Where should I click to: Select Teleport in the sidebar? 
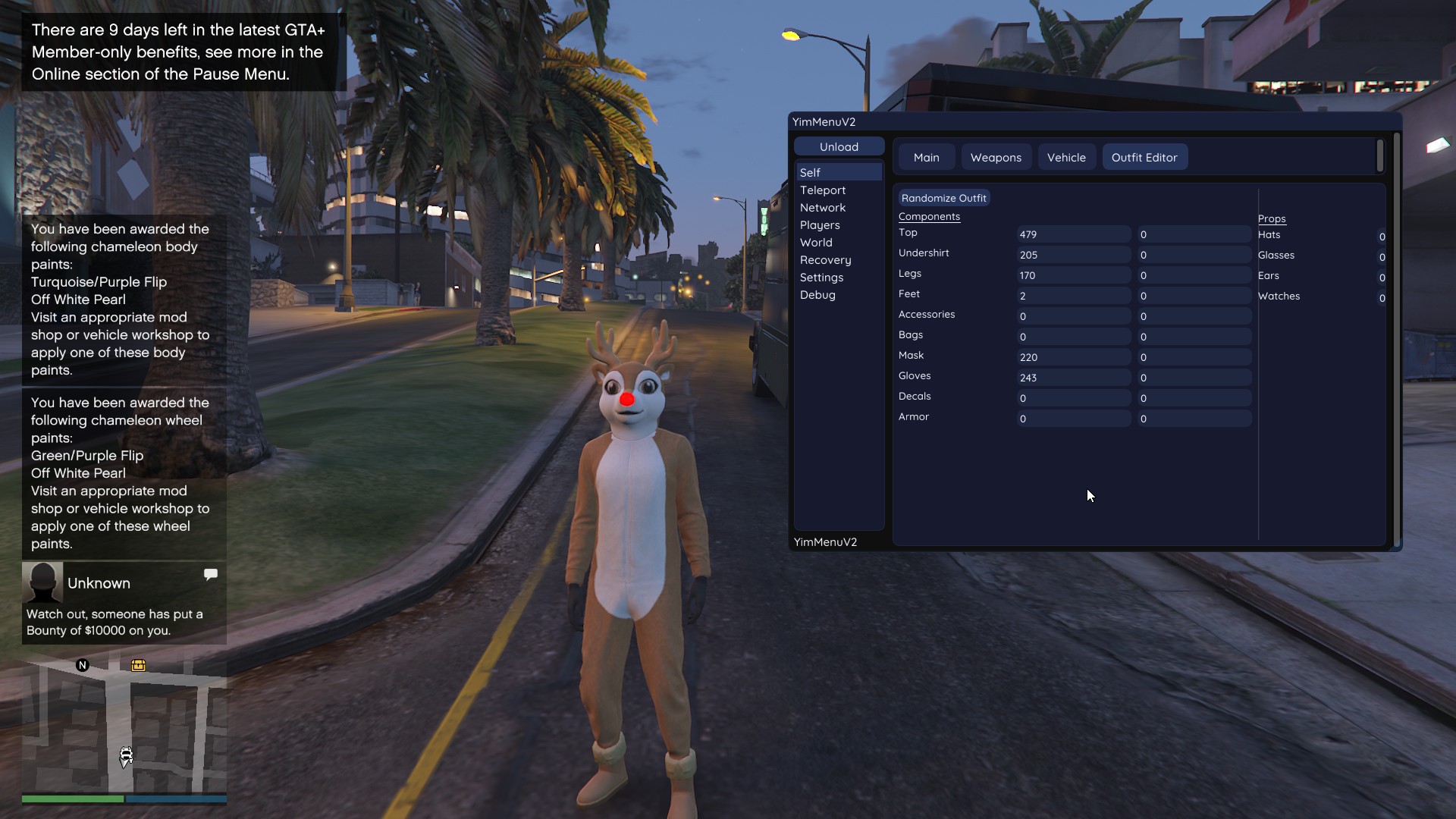click(822, 190)
